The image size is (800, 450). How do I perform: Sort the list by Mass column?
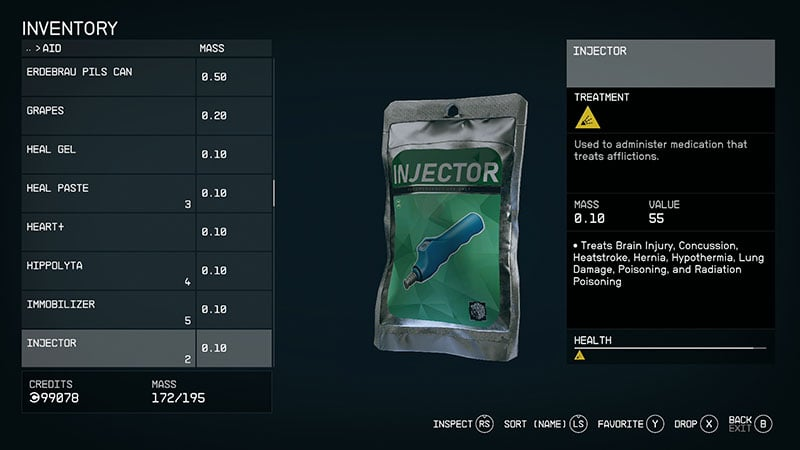click(x=214, y=48)
